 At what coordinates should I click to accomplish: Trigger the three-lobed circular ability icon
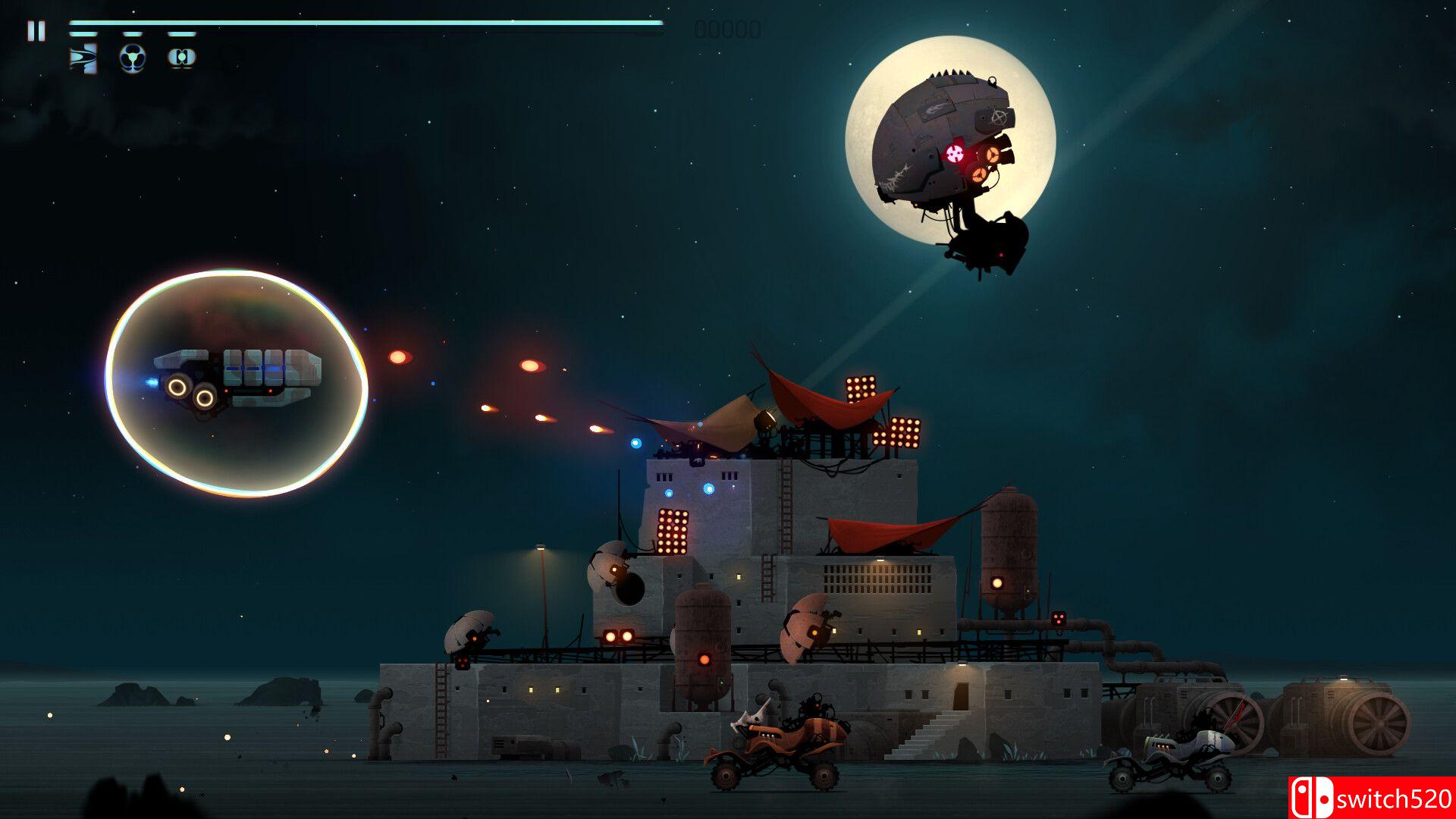133,58
